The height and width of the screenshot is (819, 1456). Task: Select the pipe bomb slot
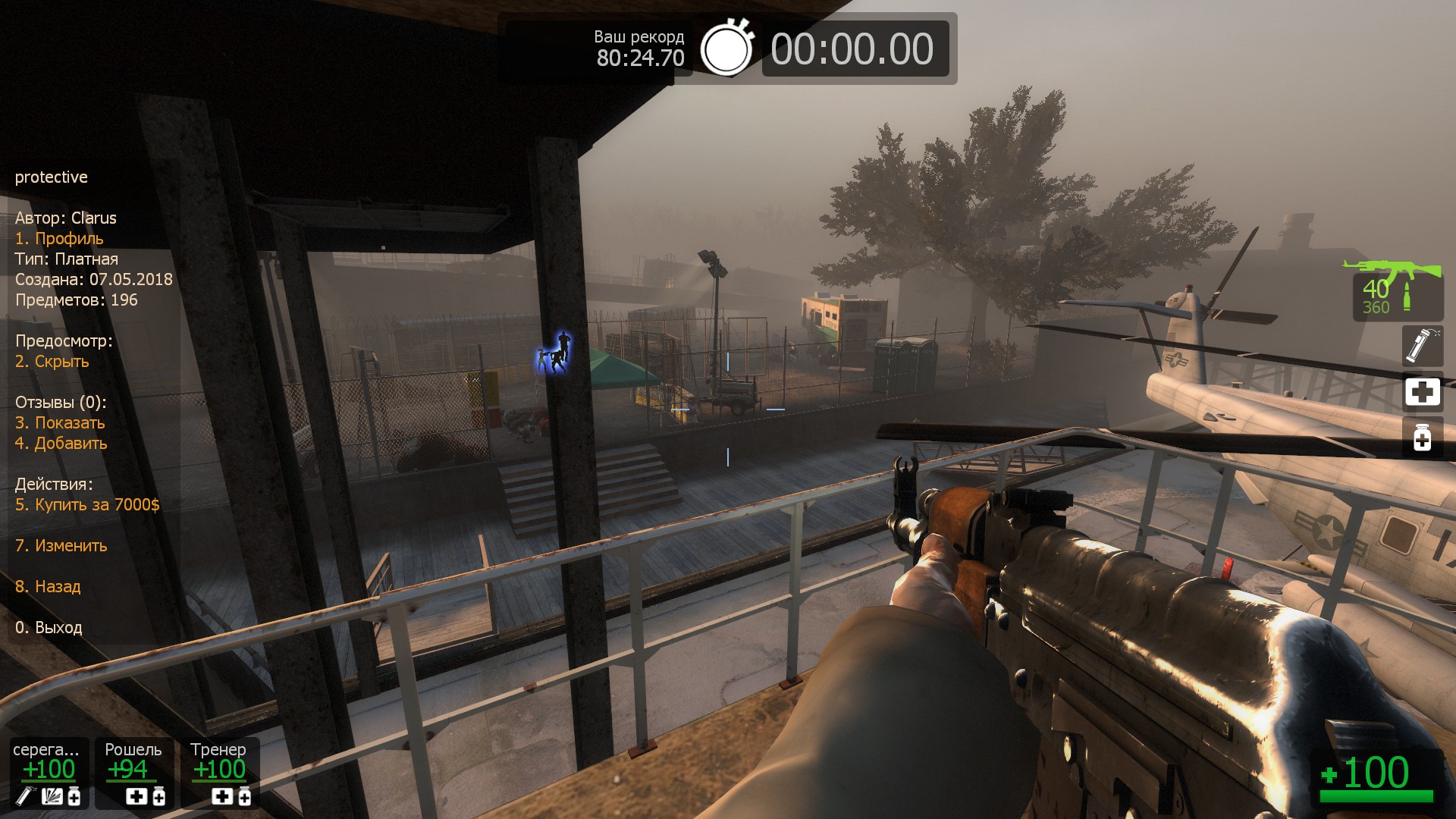coord(1422,345)
